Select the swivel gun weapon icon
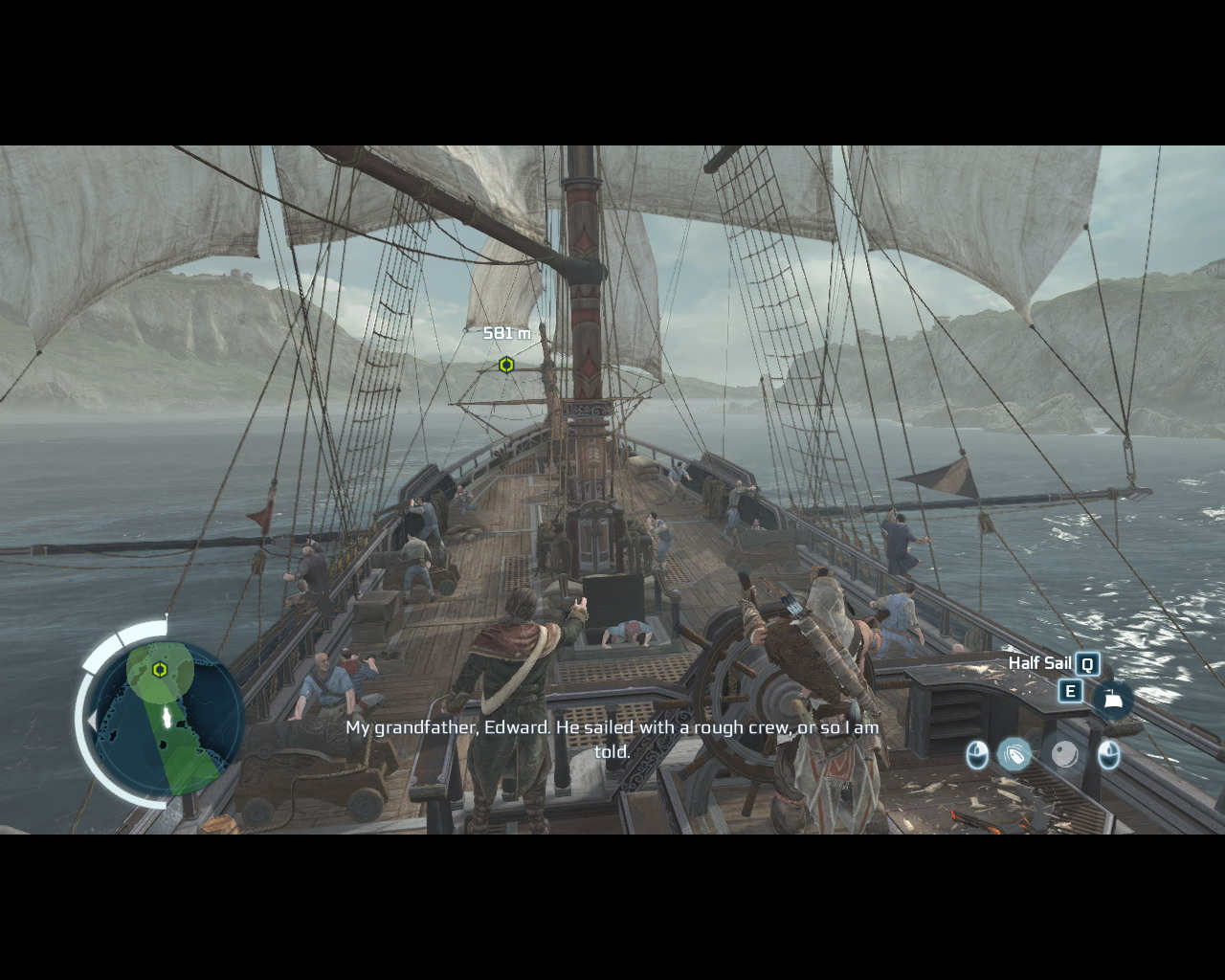The width and height of the screenshot is (1225, 980). tap(1014, 754)
